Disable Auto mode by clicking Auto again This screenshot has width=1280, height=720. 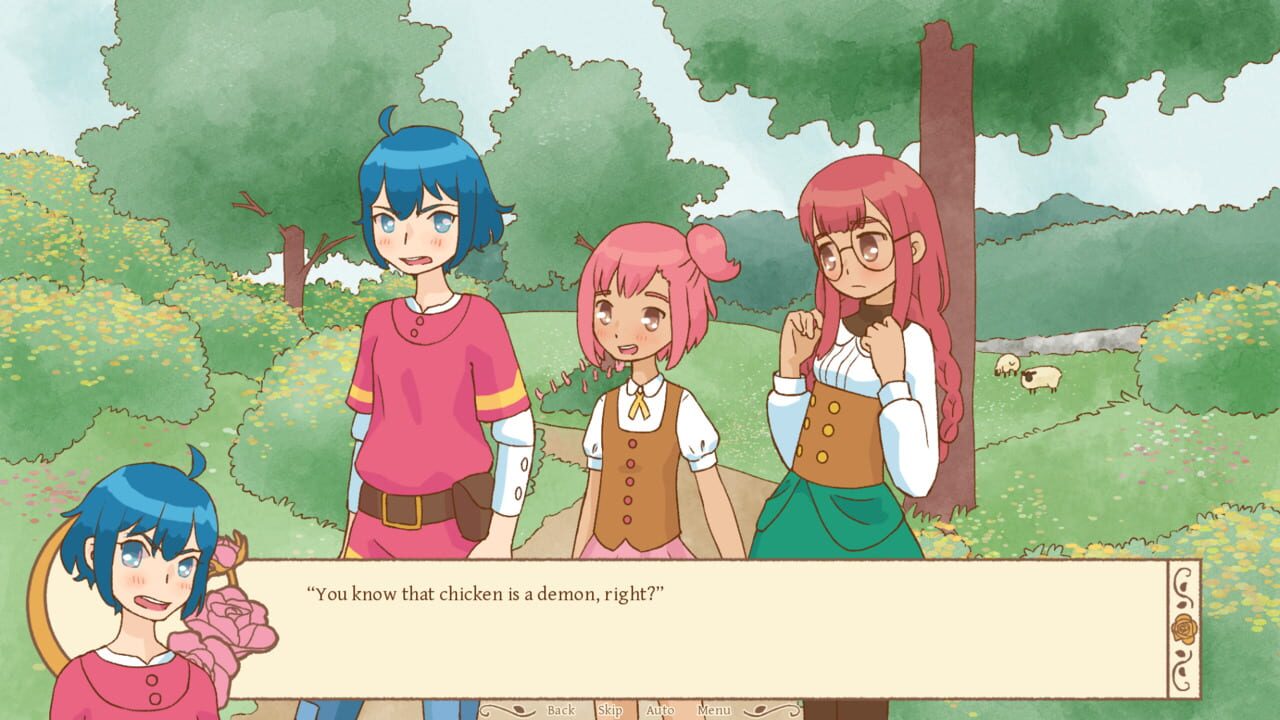point(661,710)
